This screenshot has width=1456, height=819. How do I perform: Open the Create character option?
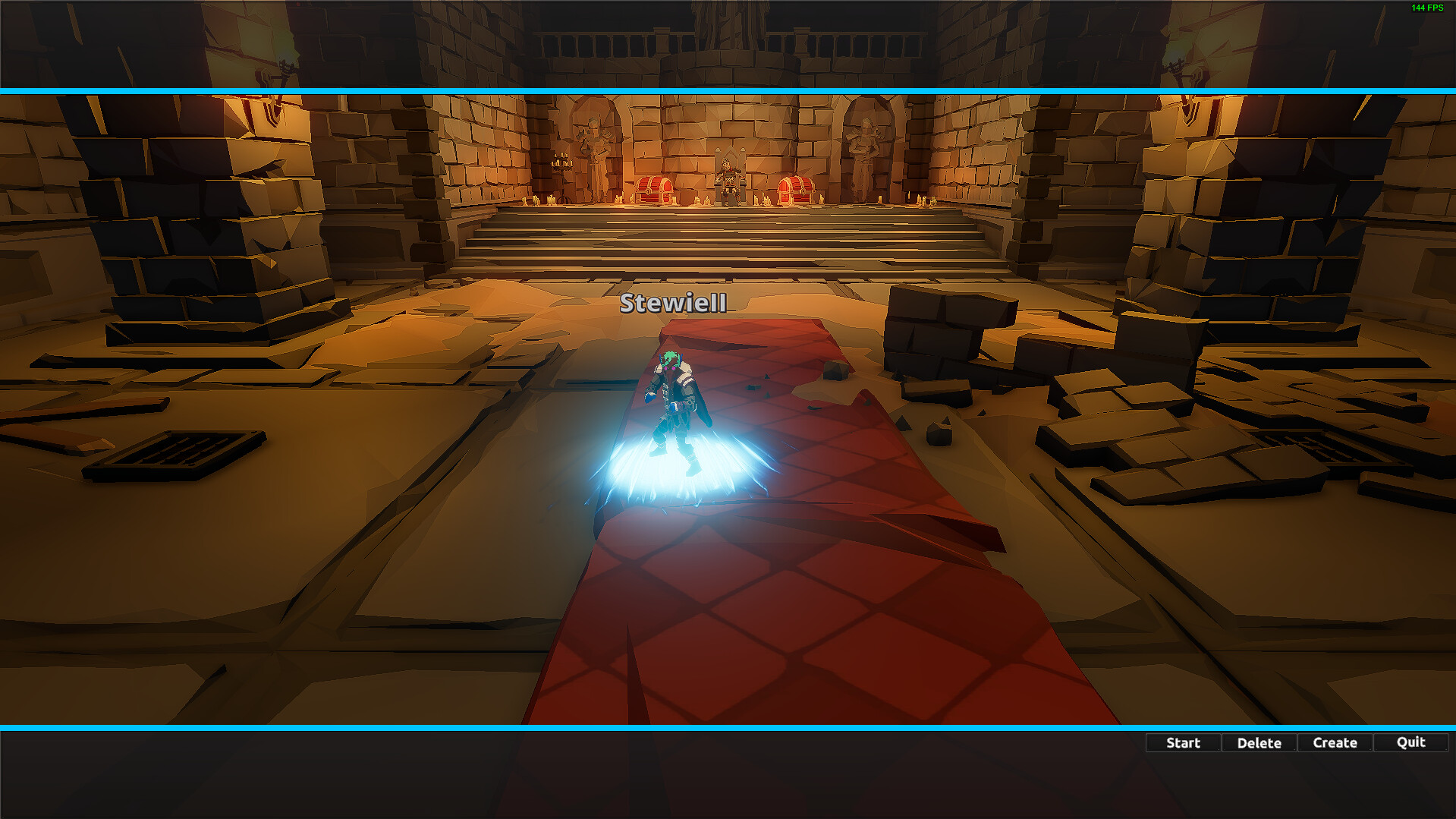coord(1334,742)
